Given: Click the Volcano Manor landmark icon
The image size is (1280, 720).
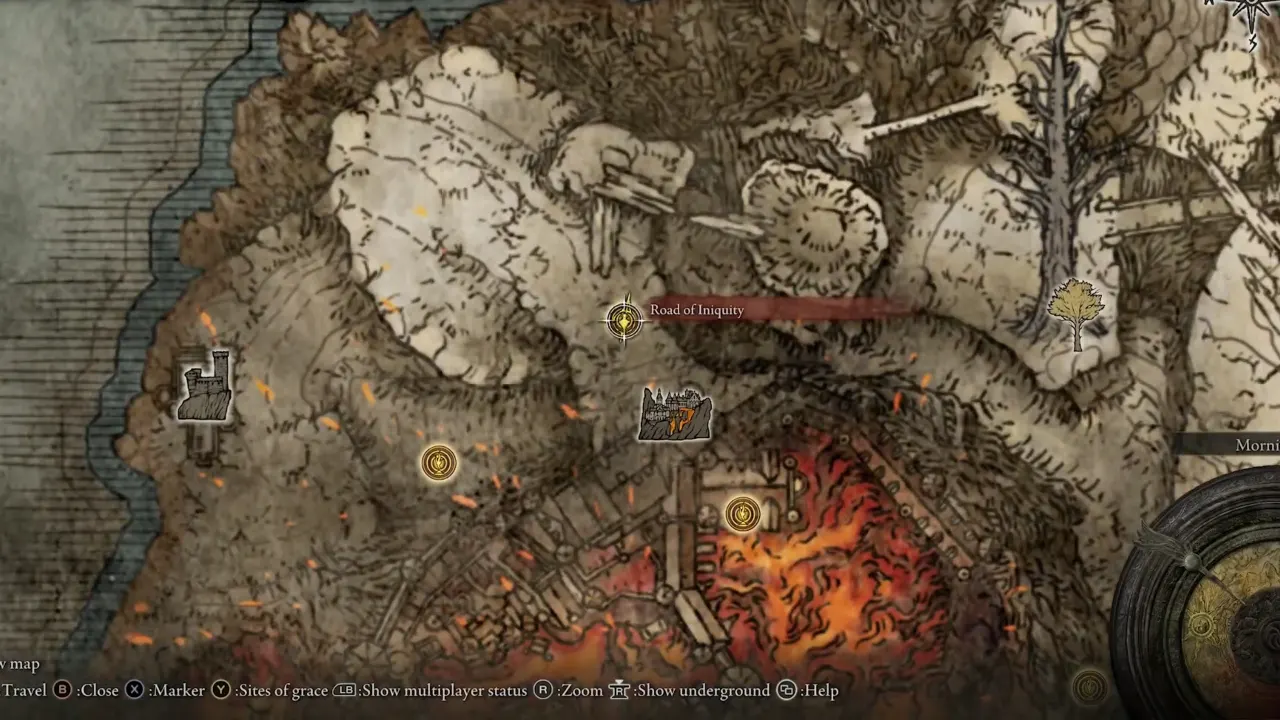Looking at the screenshot, I should (676, 414).
